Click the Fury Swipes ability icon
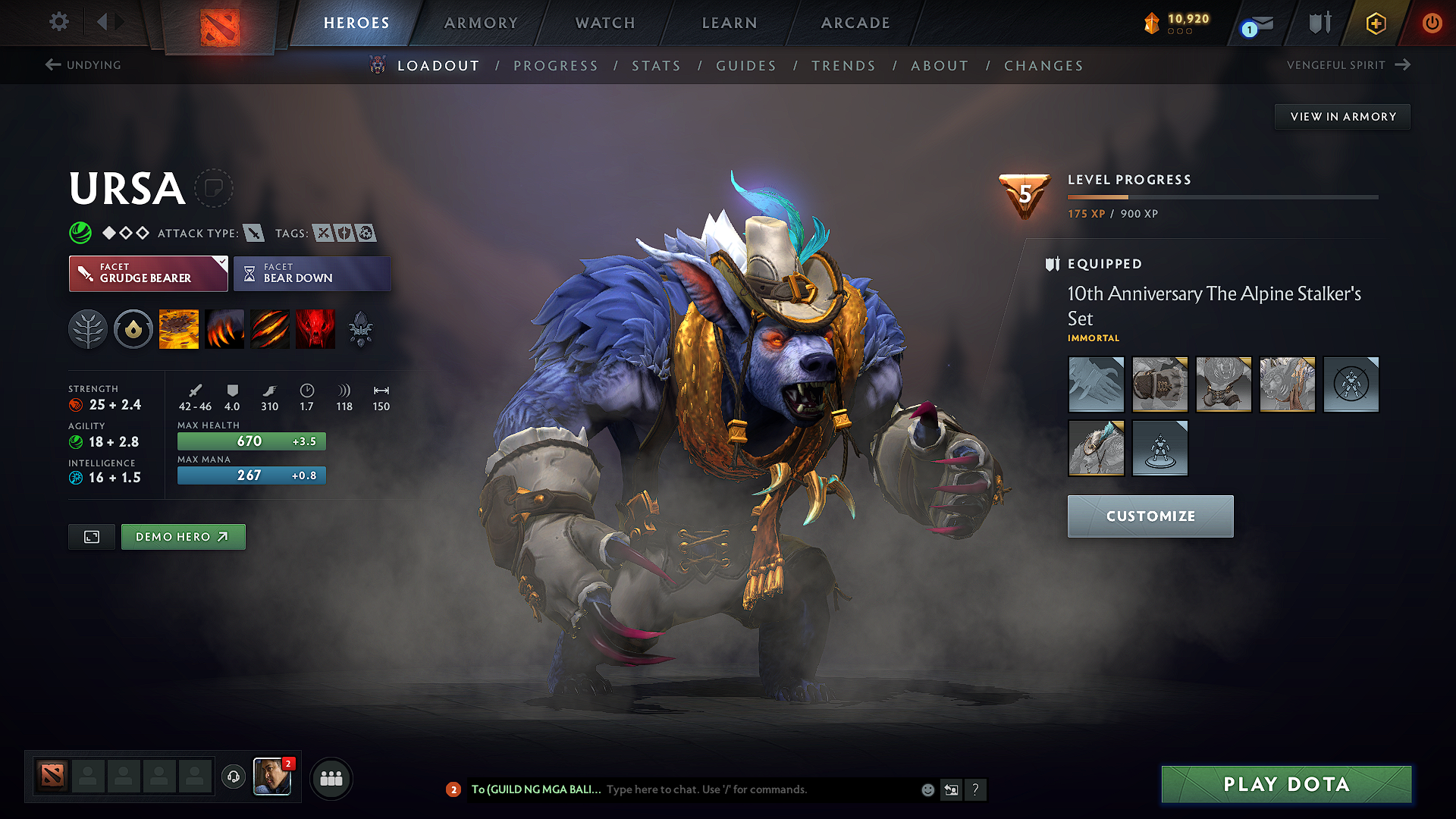This screenshot has width=1456, height=819. 270,328
